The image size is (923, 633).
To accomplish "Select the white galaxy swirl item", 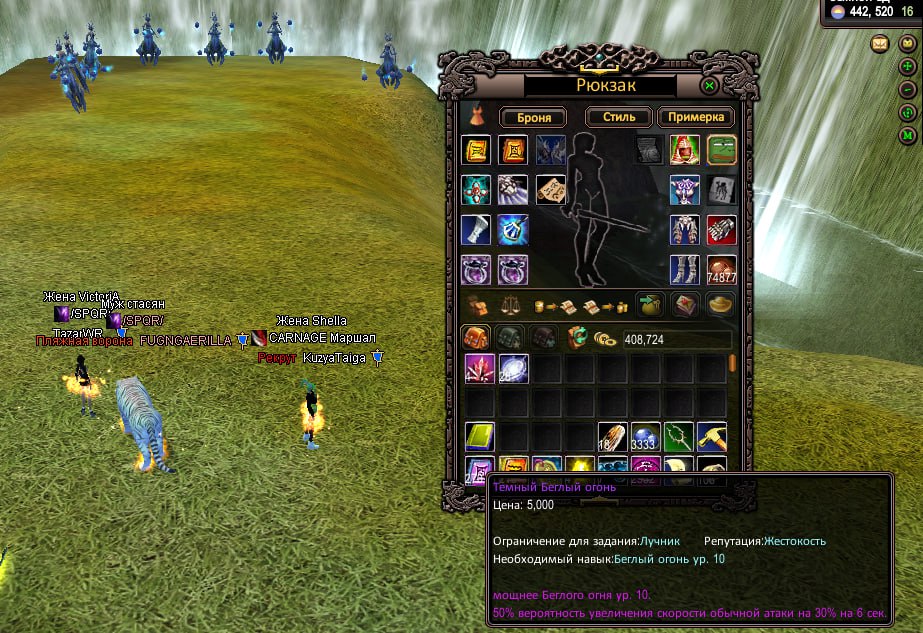I will pyautogui.click(x=514, y=368).
